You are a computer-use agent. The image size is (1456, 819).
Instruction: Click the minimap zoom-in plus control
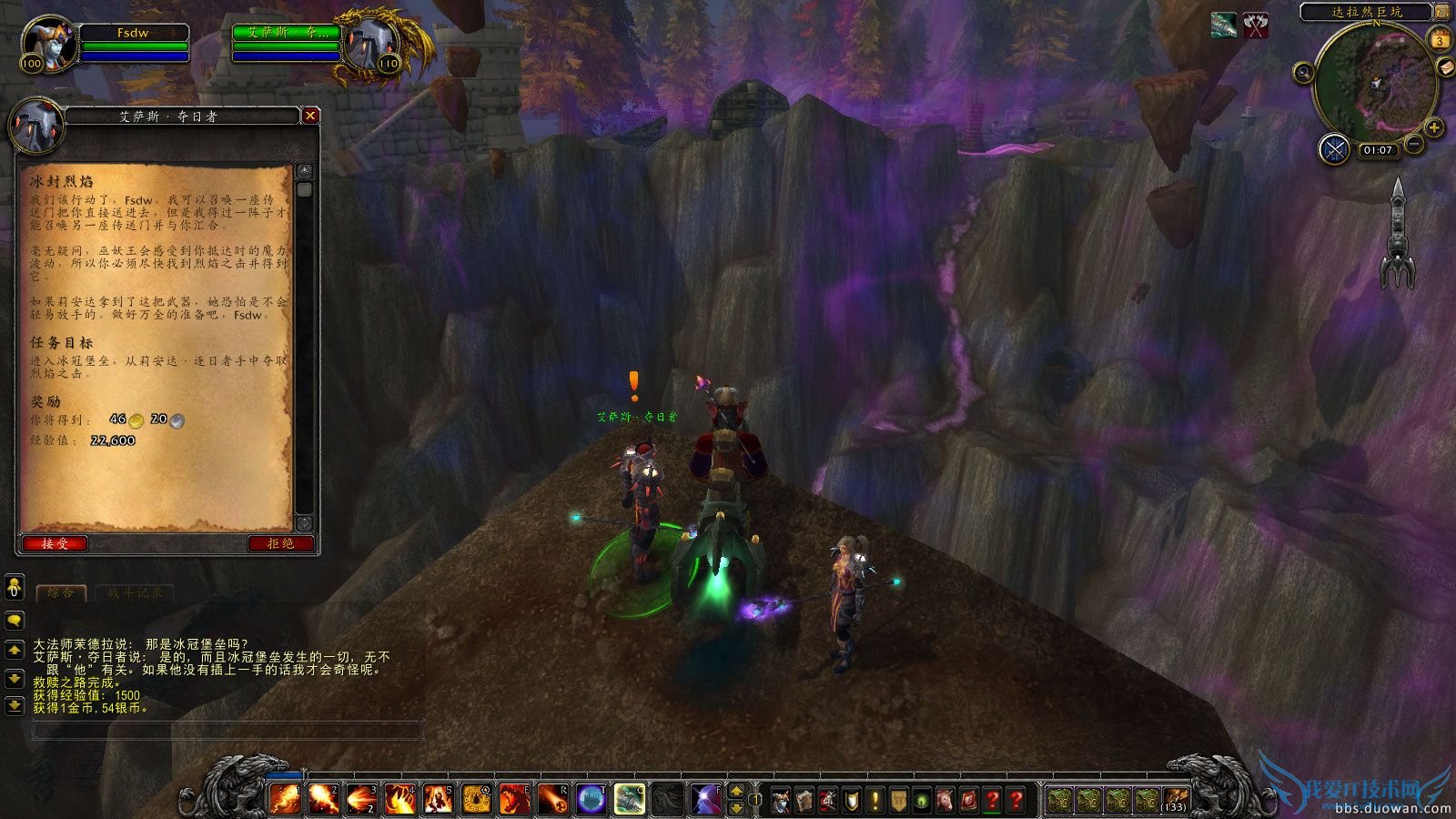coord(1435,127)
